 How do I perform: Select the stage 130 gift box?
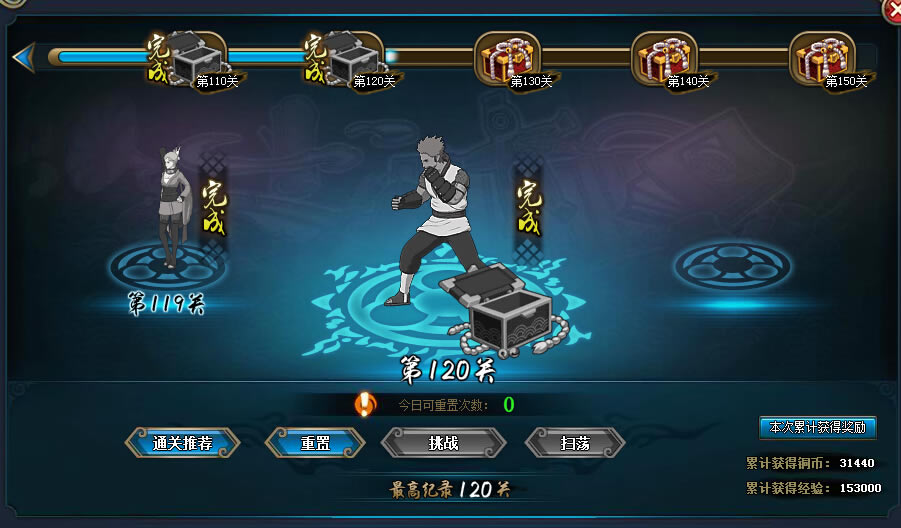click(507, 58)
